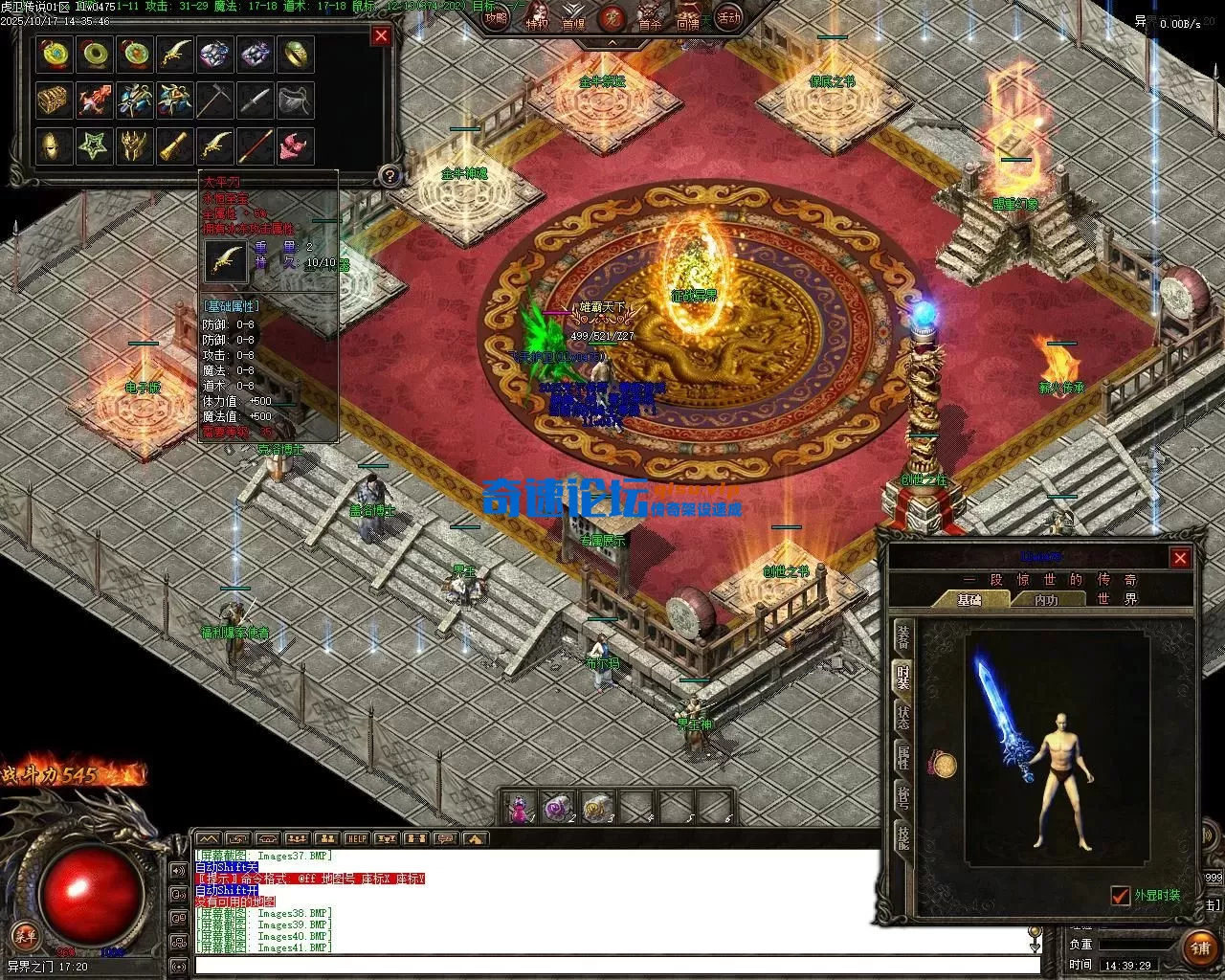Click the red 宠 pet button

610,17
